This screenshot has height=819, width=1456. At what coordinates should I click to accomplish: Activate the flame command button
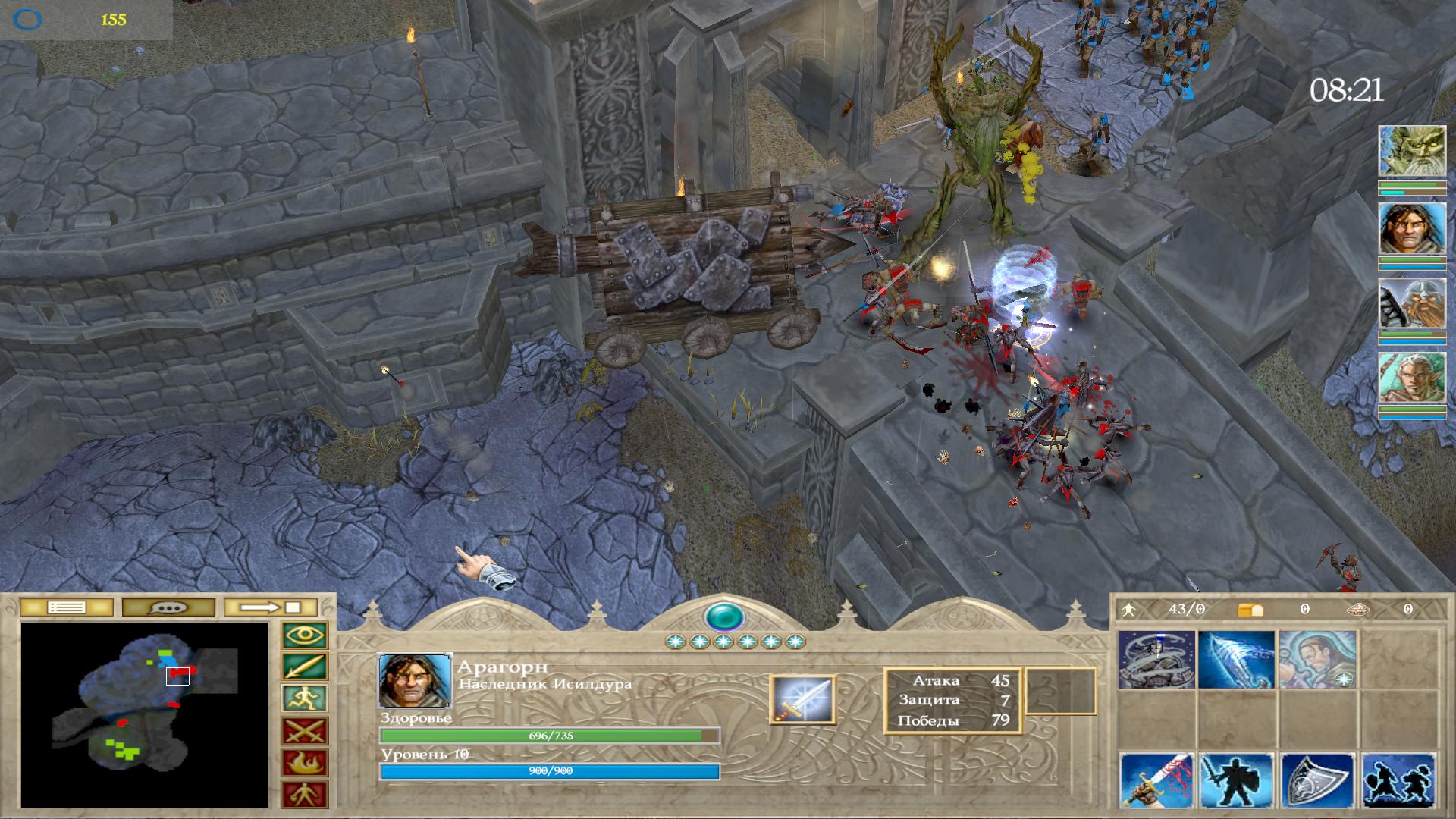[x=304, y=763]
